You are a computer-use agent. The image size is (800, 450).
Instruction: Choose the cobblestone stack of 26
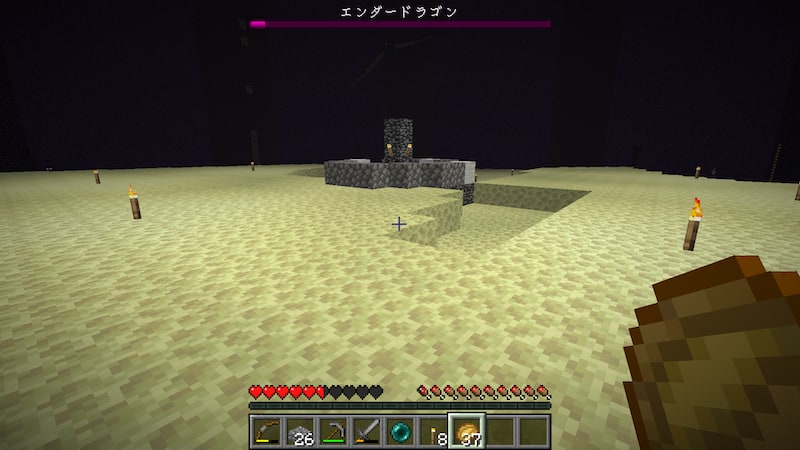pos(301,432)
